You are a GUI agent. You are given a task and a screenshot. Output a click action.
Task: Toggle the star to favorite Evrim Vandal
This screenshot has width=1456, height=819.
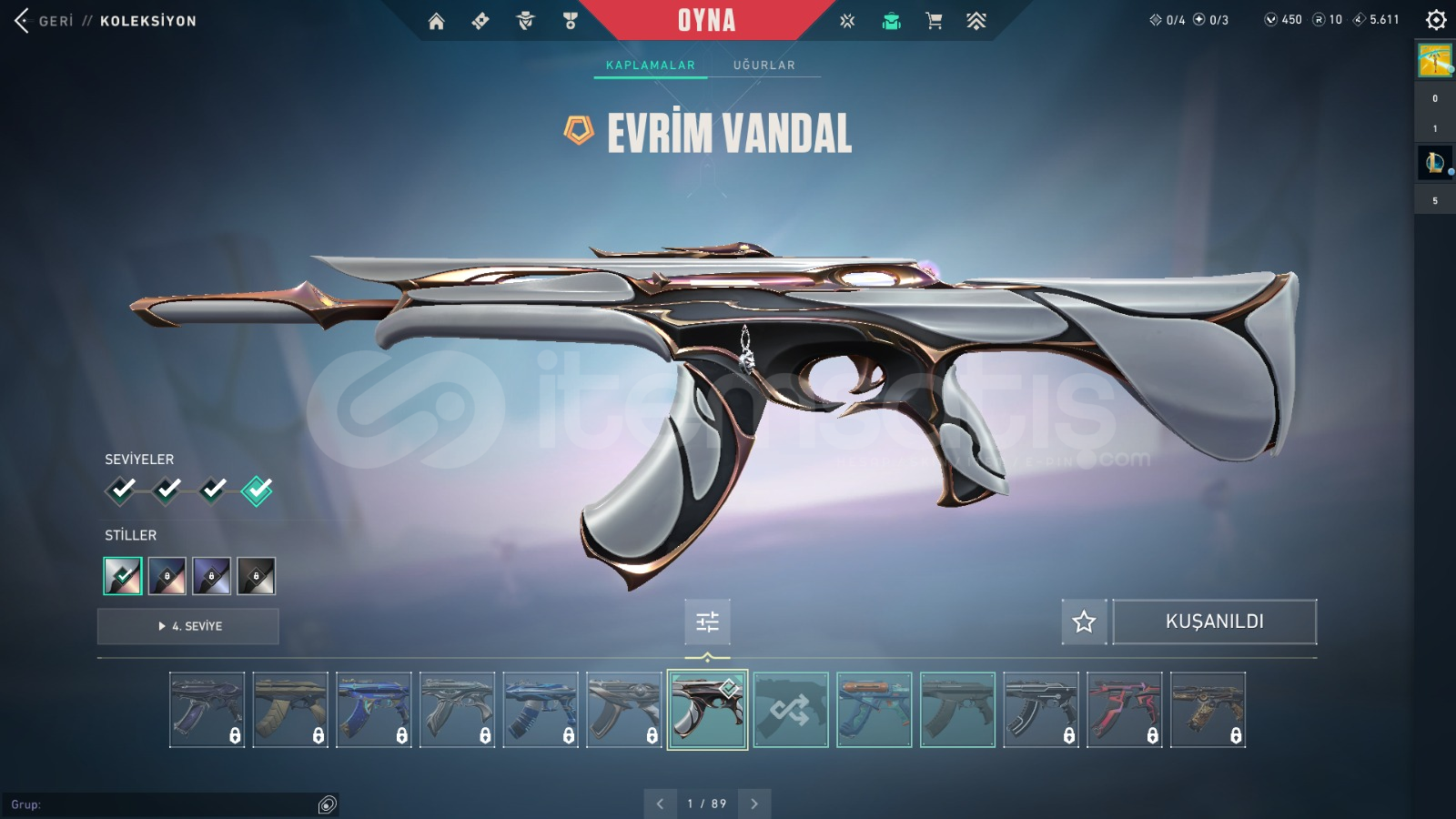[1085, 622]
